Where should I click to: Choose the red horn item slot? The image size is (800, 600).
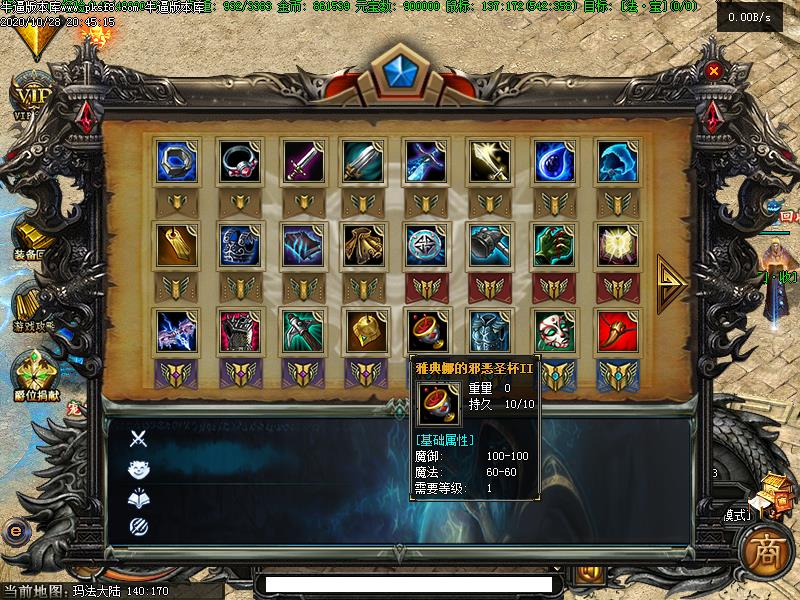617,331
